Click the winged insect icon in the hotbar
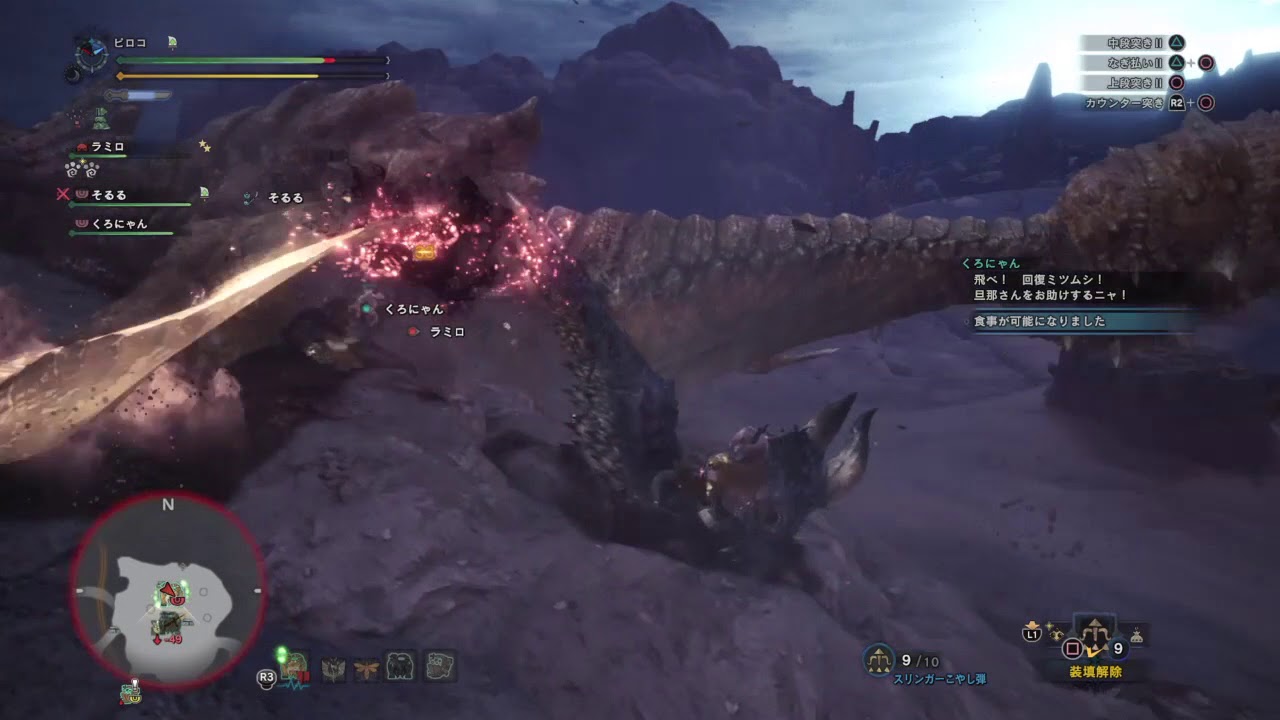1280x720 pixels. [366, 668]
